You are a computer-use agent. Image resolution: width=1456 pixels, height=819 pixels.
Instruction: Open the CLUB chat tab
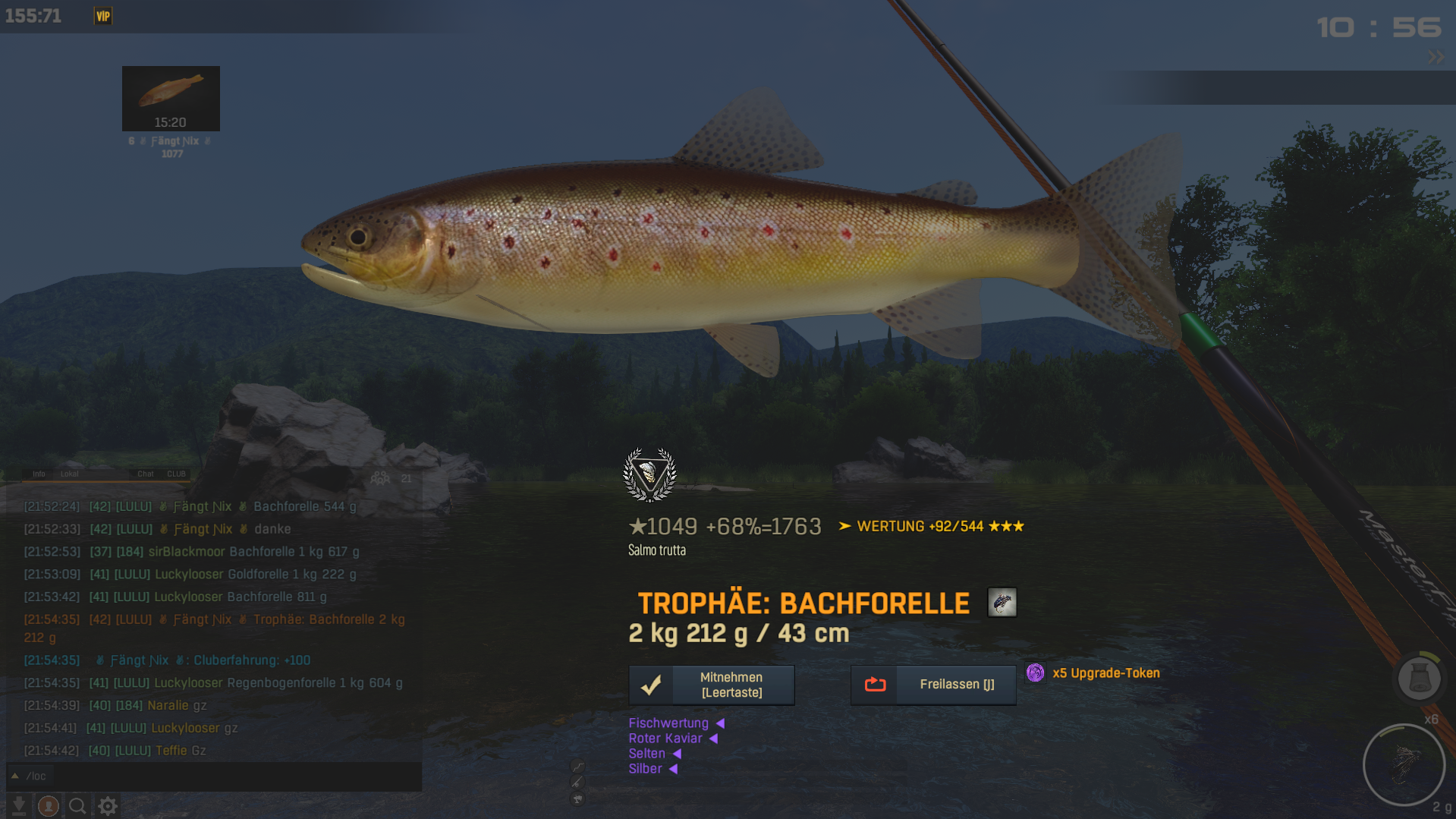tap(176, 474)
